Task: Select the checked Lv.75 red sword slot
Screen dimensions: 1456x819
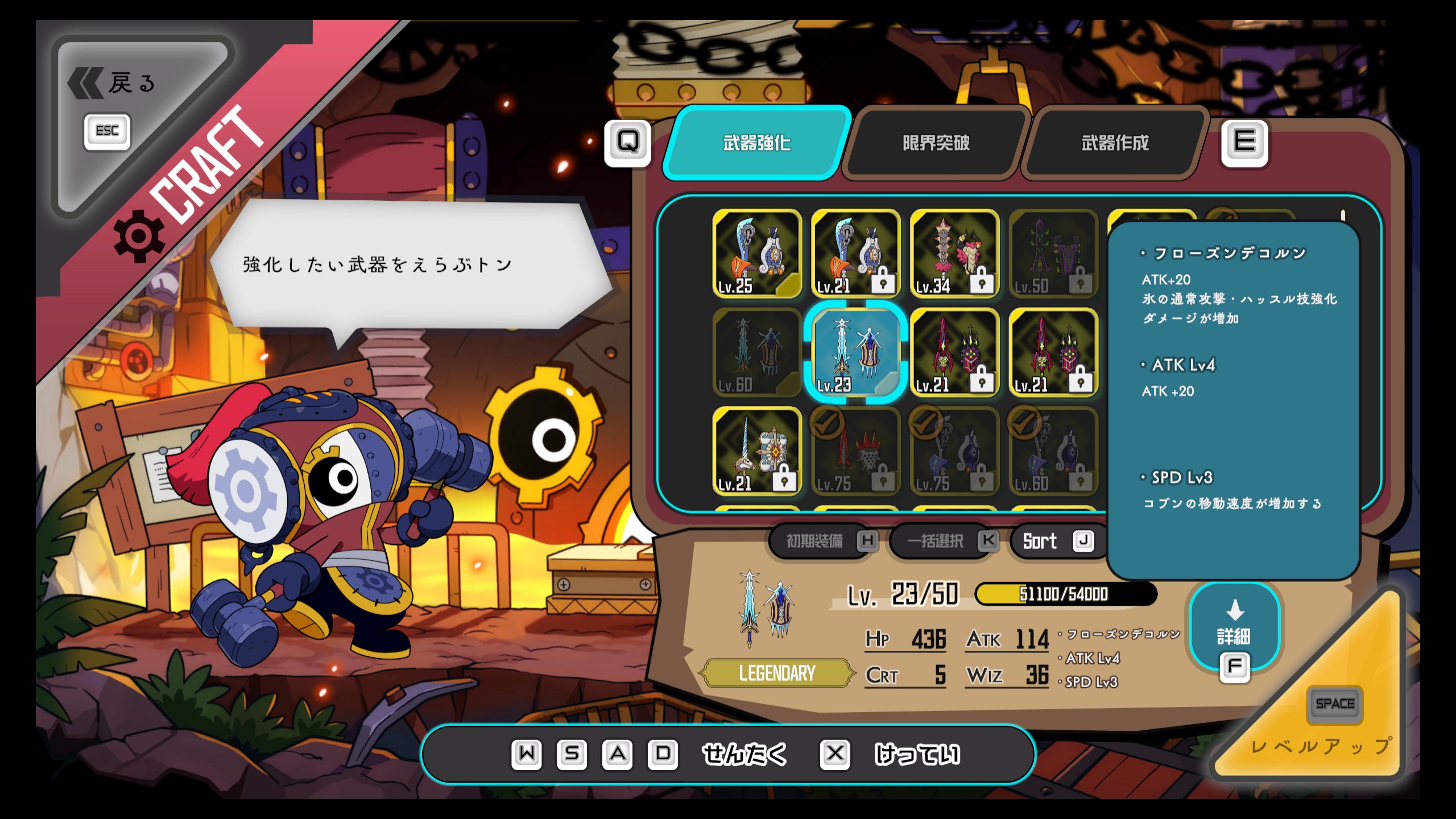Action: pos(855,452)
